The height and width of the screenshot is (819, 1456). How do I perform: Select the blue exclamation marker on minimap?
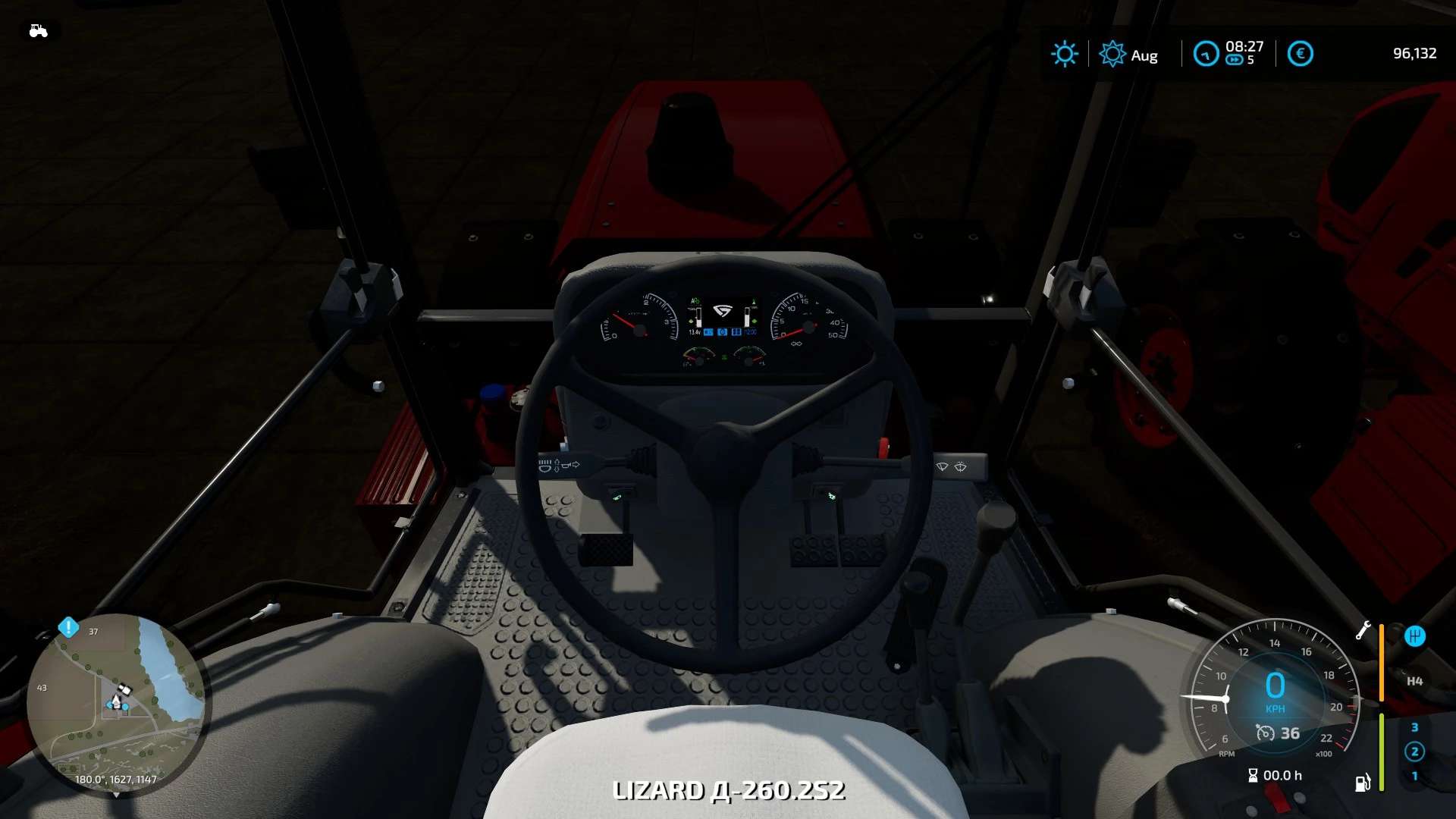pyautogui.click(x=68, y=627)
